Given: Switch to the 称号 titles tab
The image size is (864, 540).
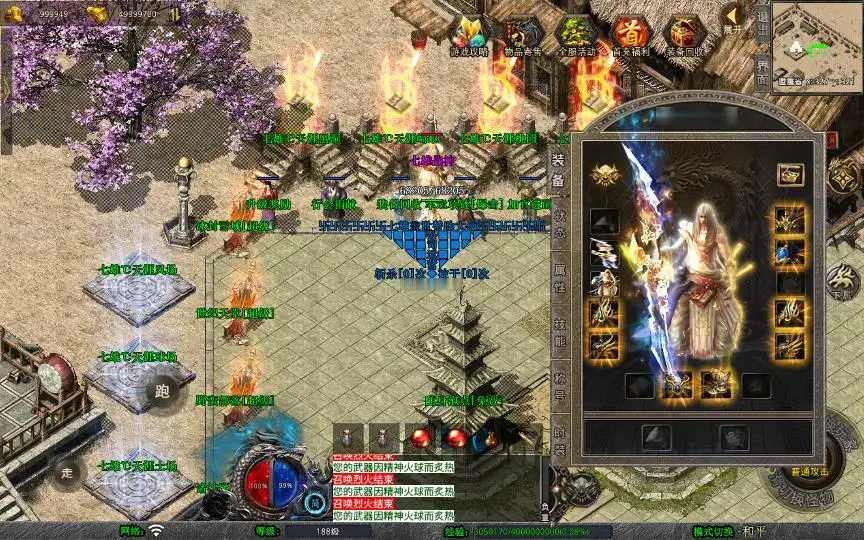Looking at the screenshot, I should click(558, 386).
